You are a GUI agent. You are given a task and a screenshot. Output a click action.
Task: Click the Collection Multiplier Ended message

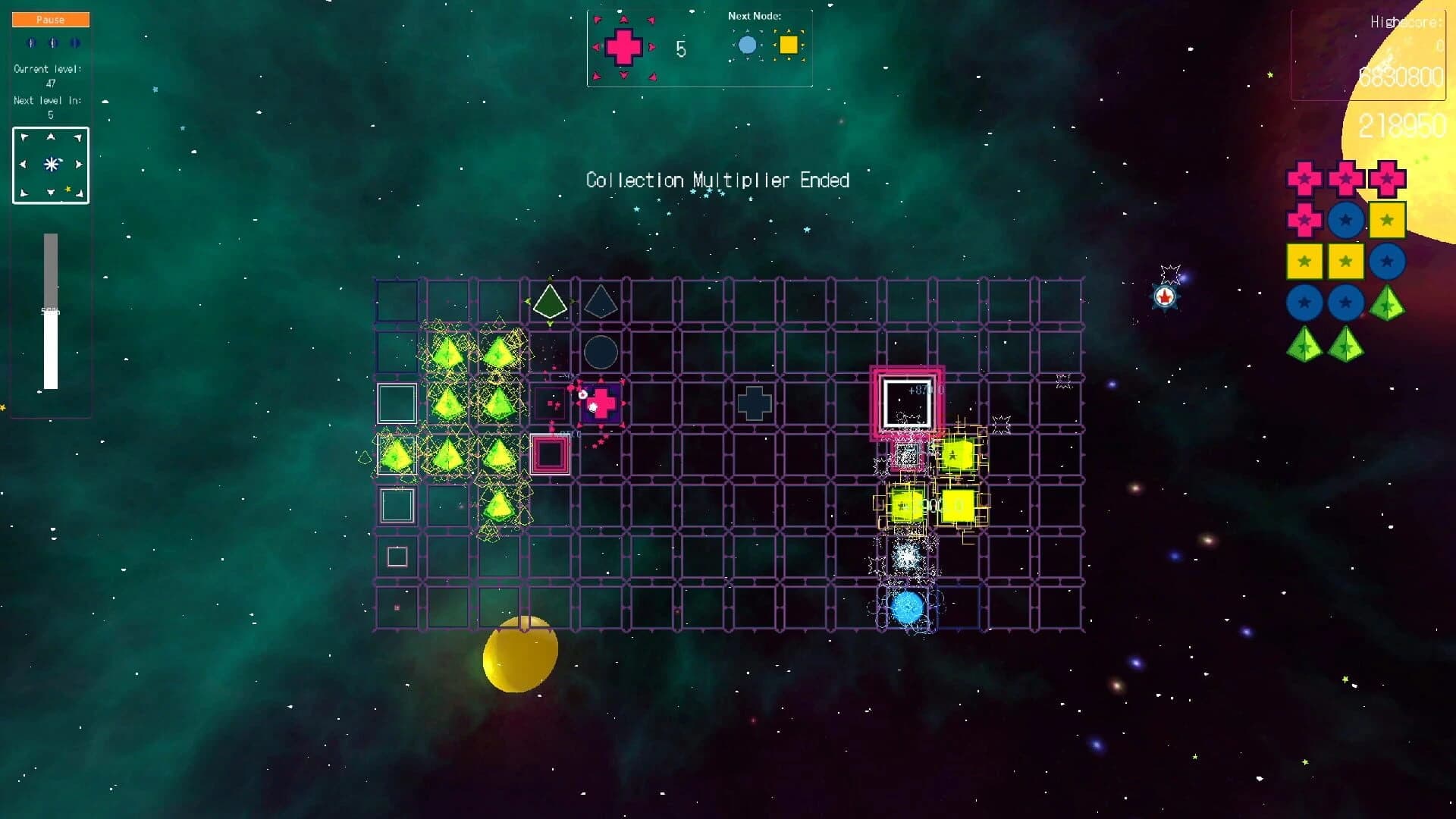(x=717, y=180)
